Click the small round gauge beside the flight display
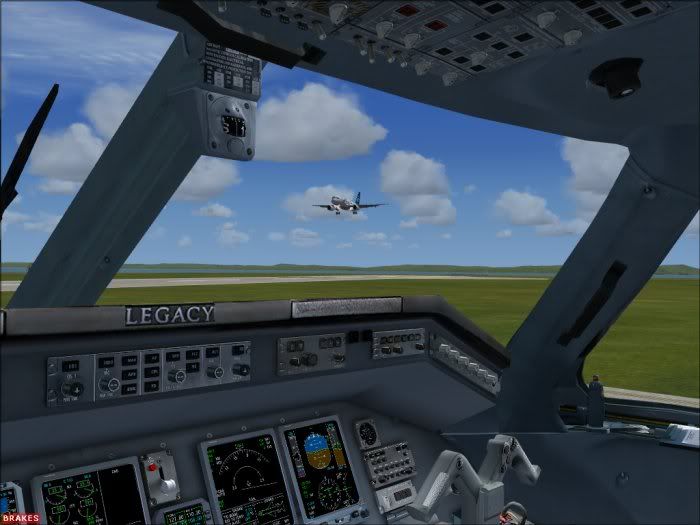This screenshot has width=700, height=525. (368, 432)
